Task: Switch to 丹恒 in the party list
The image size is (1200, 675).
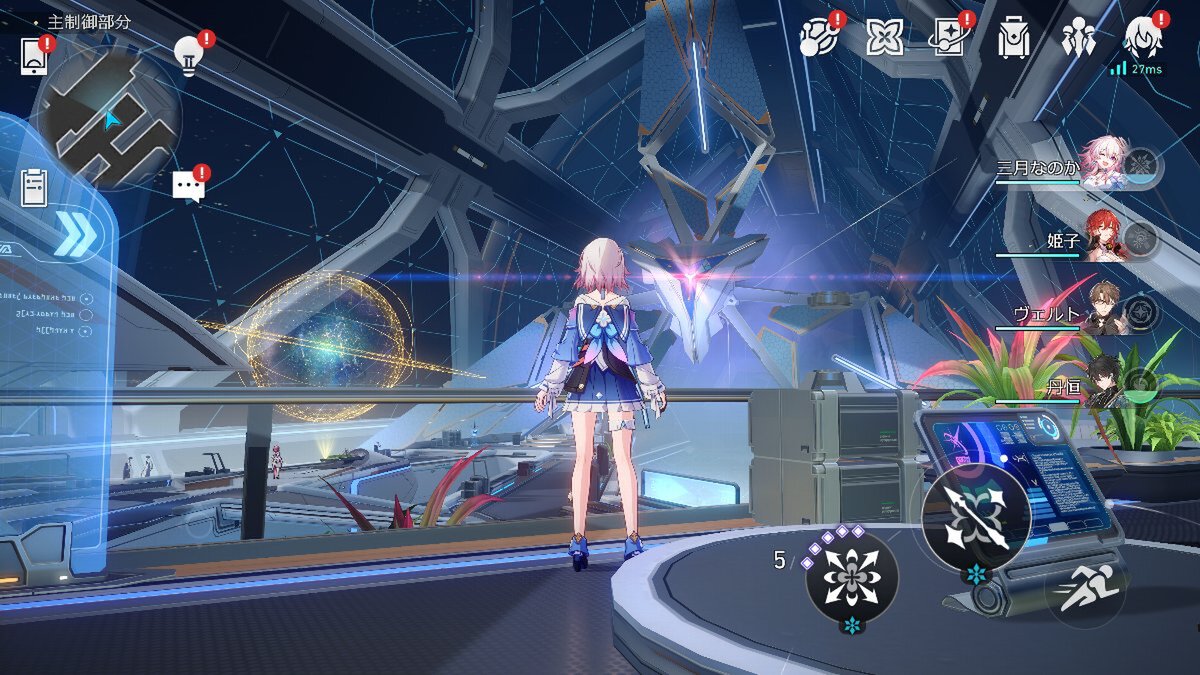Action: coord(1104,383)
